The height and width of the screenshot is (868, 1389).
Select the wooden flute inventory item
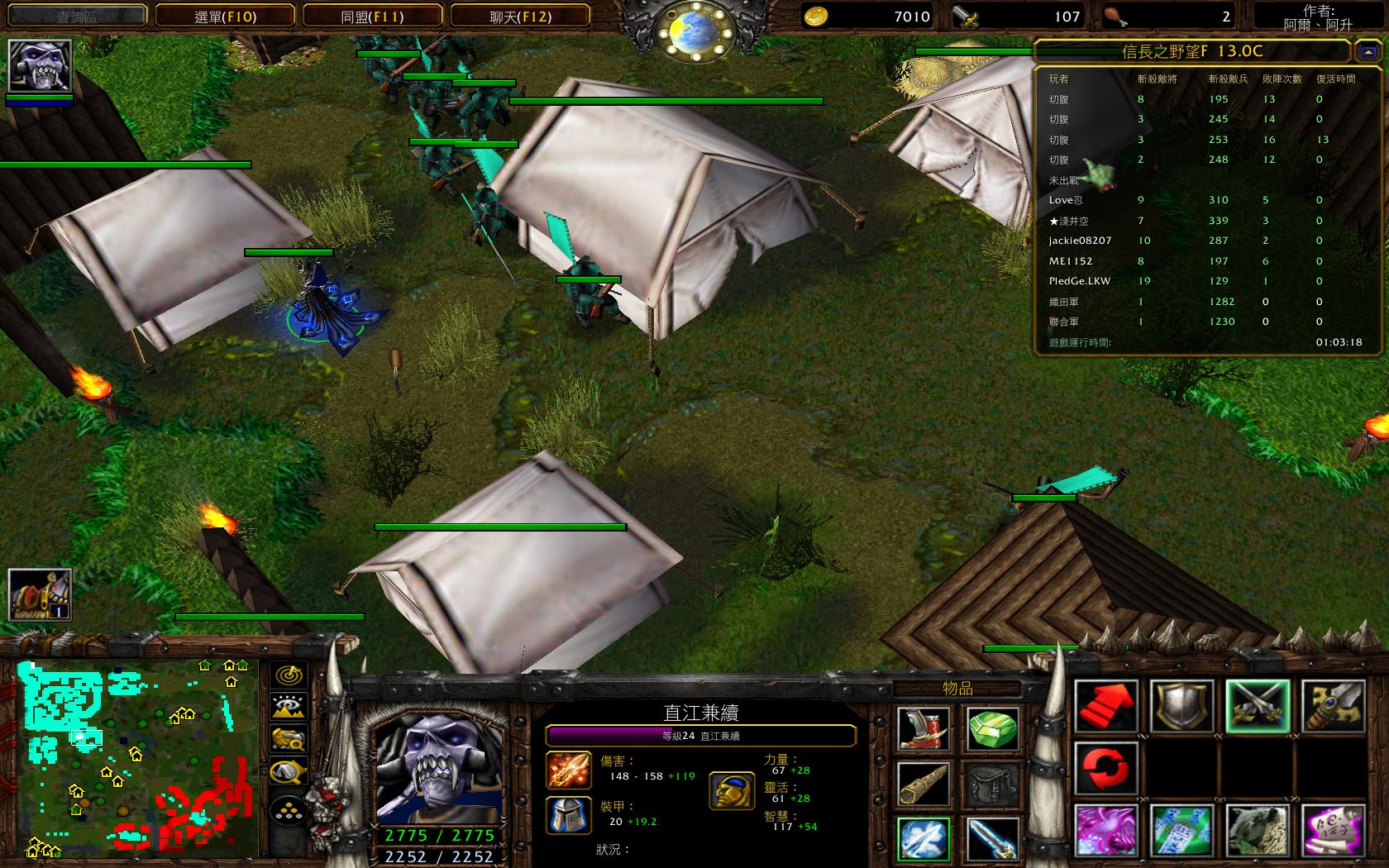[924, 783]
